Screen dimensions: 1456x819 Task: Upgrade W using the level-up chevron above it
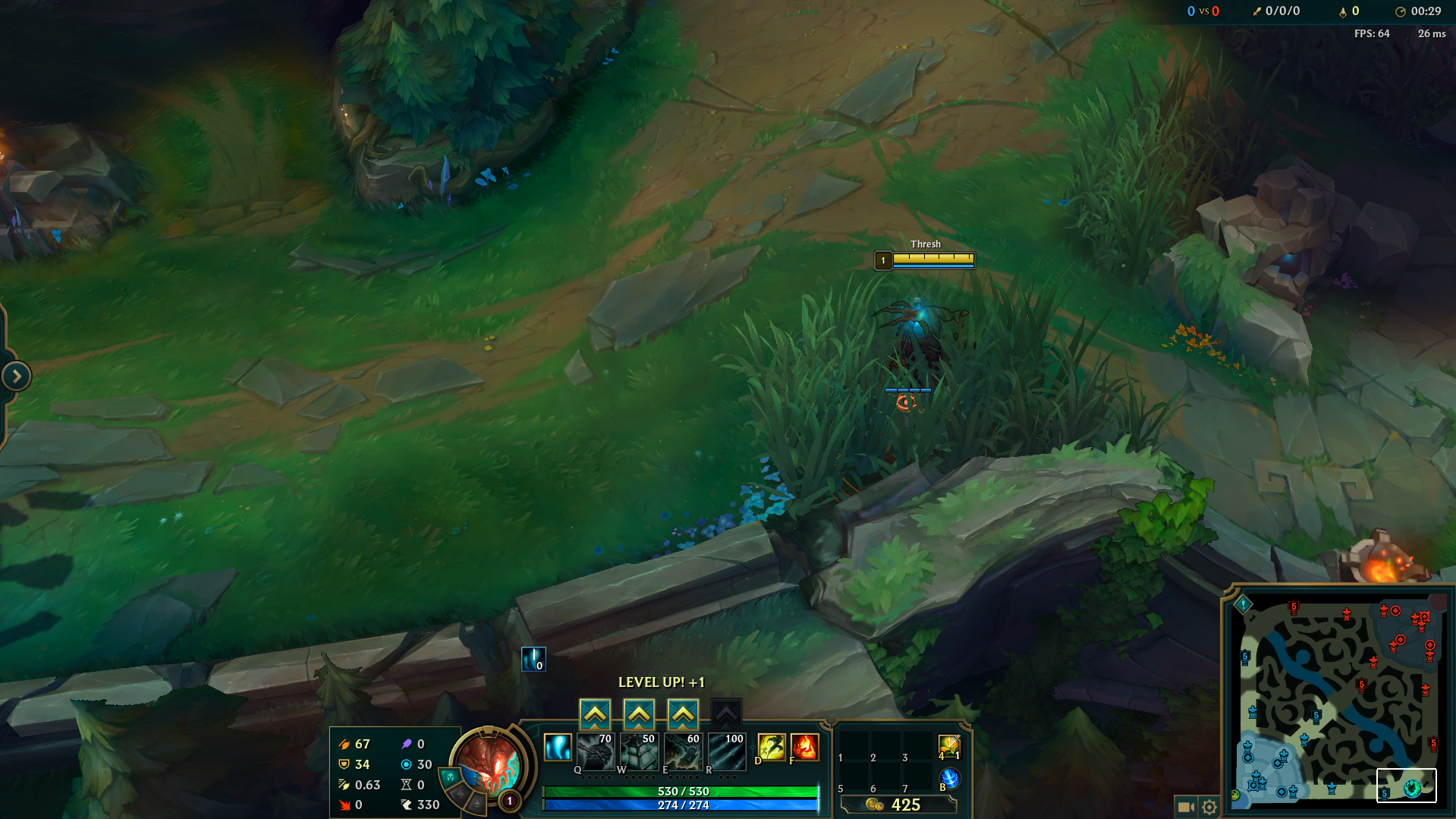click(639, 713)
